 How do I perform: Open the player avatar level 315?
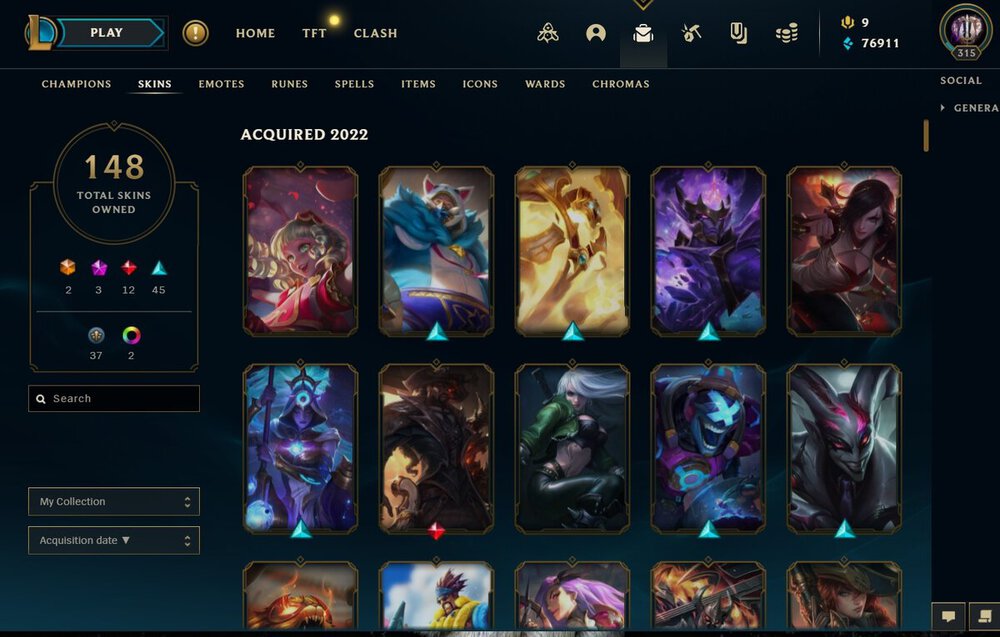pos(966,30)
